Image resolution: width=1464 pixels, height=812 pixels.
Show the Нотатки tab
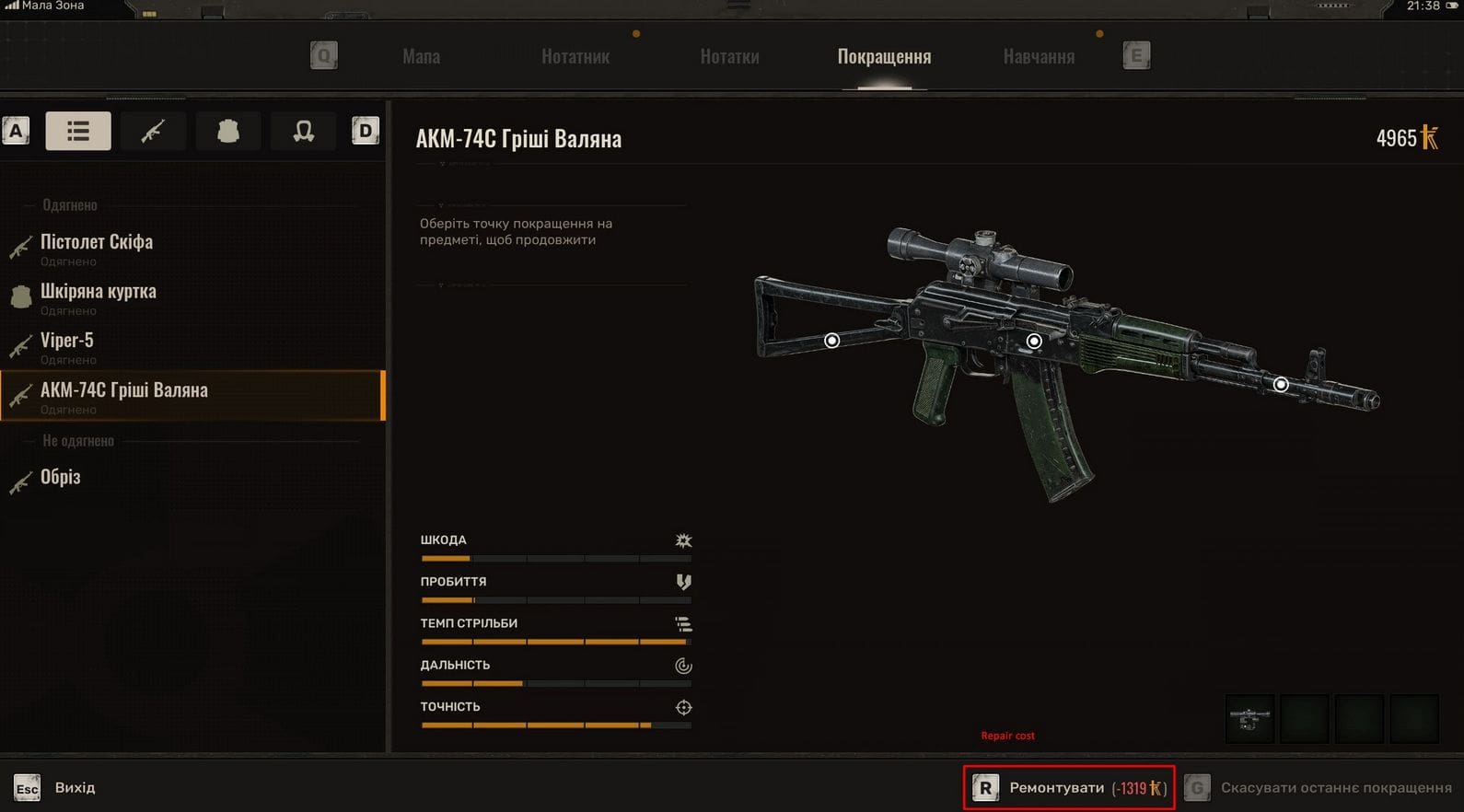tap(729, 57)
